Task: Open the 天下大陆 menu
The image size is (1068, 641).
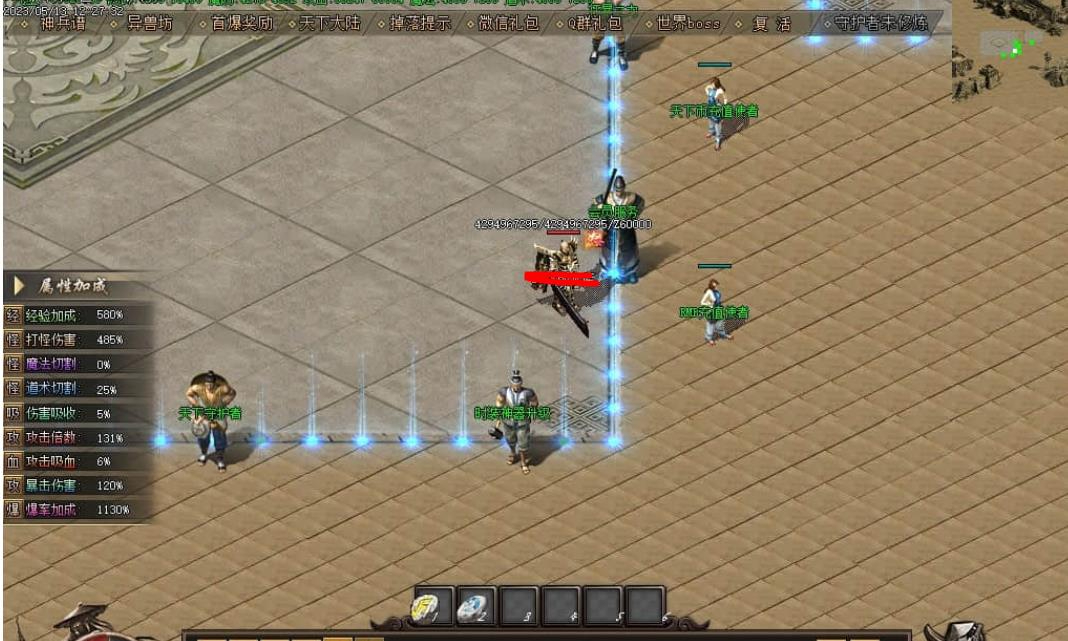Action: pos(329,23)
